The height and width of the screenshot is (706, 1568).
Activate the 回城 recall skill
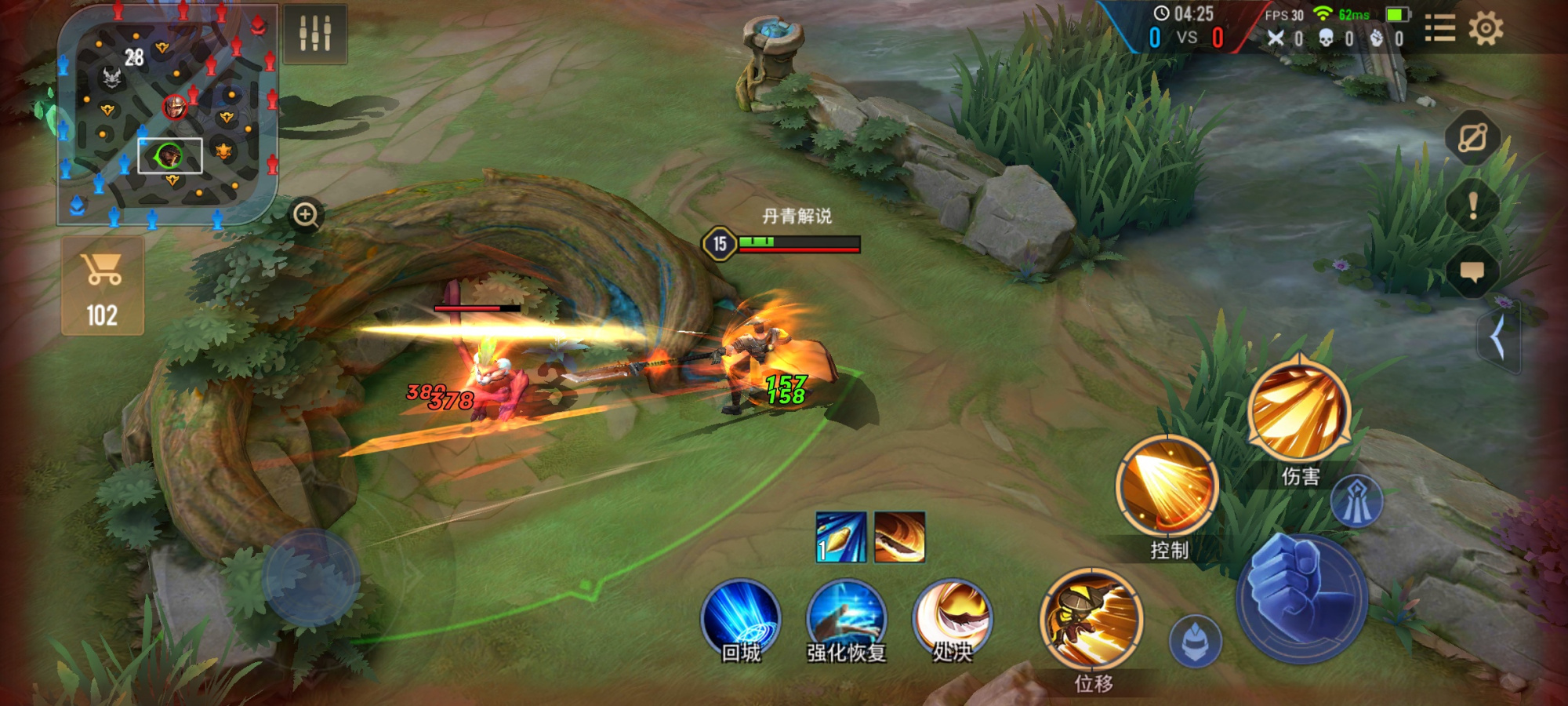740,621
